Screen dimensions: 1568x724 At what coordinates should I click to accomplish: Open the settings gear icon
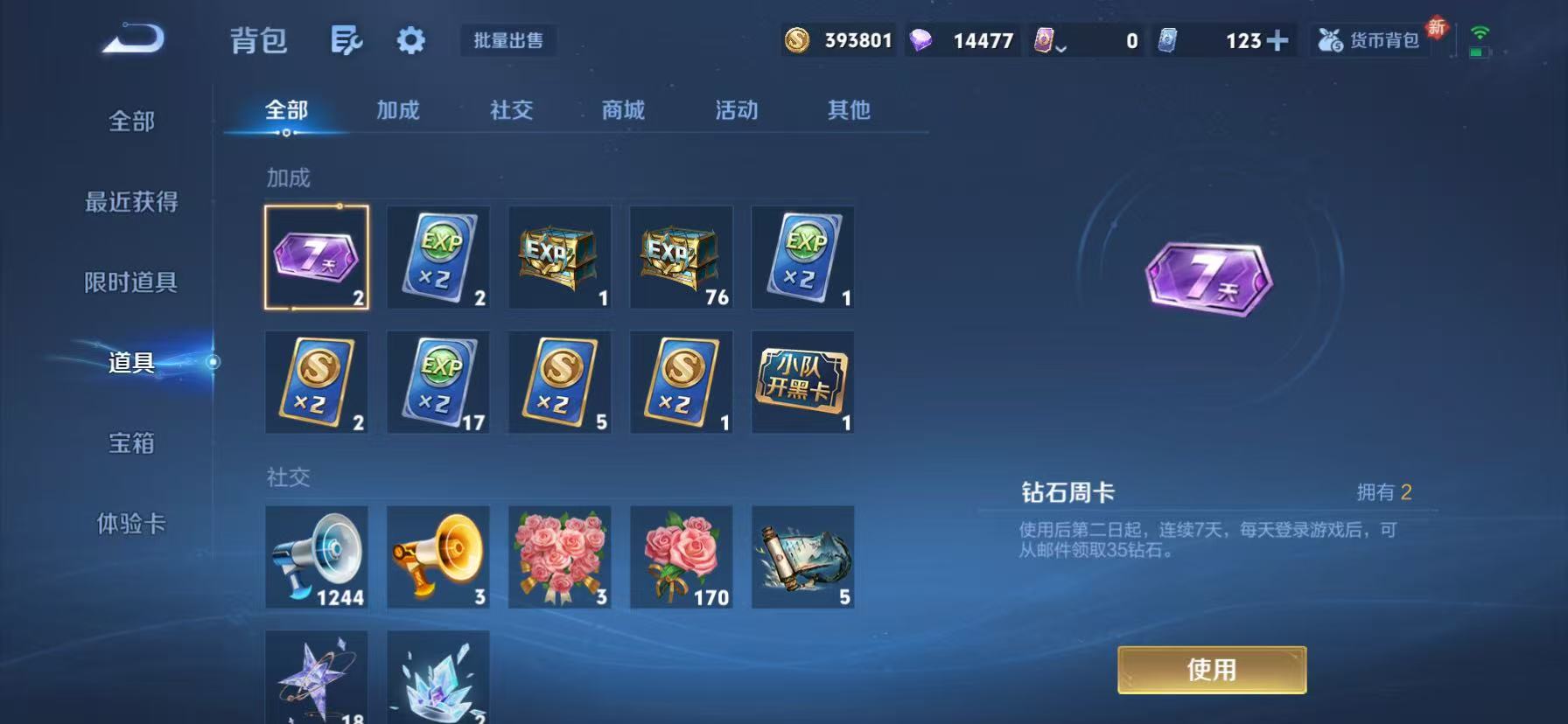(410, 40)
